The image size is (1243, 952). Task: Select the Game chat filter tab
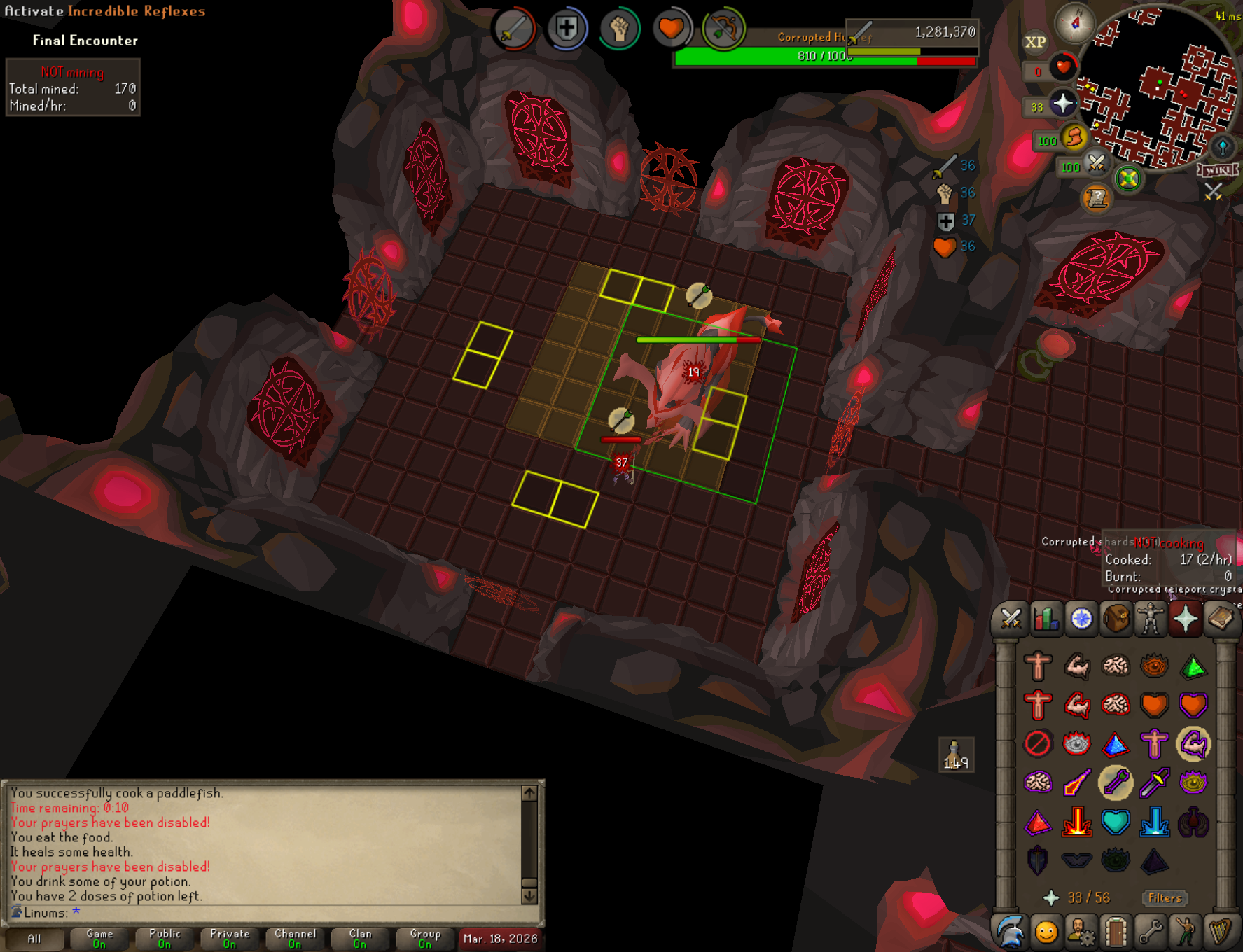[99, 939]
